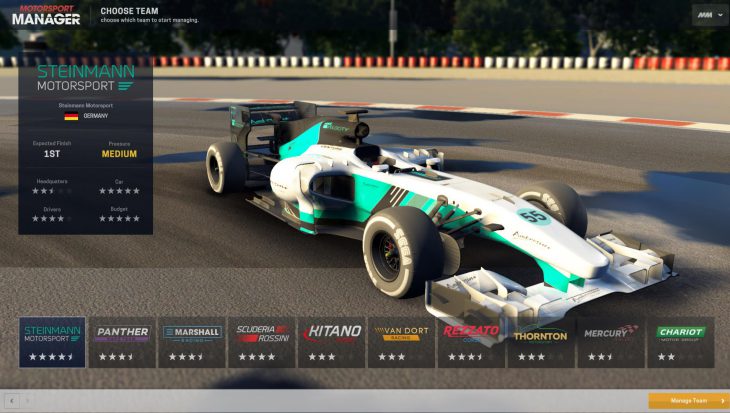Viewport: 730px width, 413px height.
Task: Choose the Thornton team
Action: [x=541, y=342]
